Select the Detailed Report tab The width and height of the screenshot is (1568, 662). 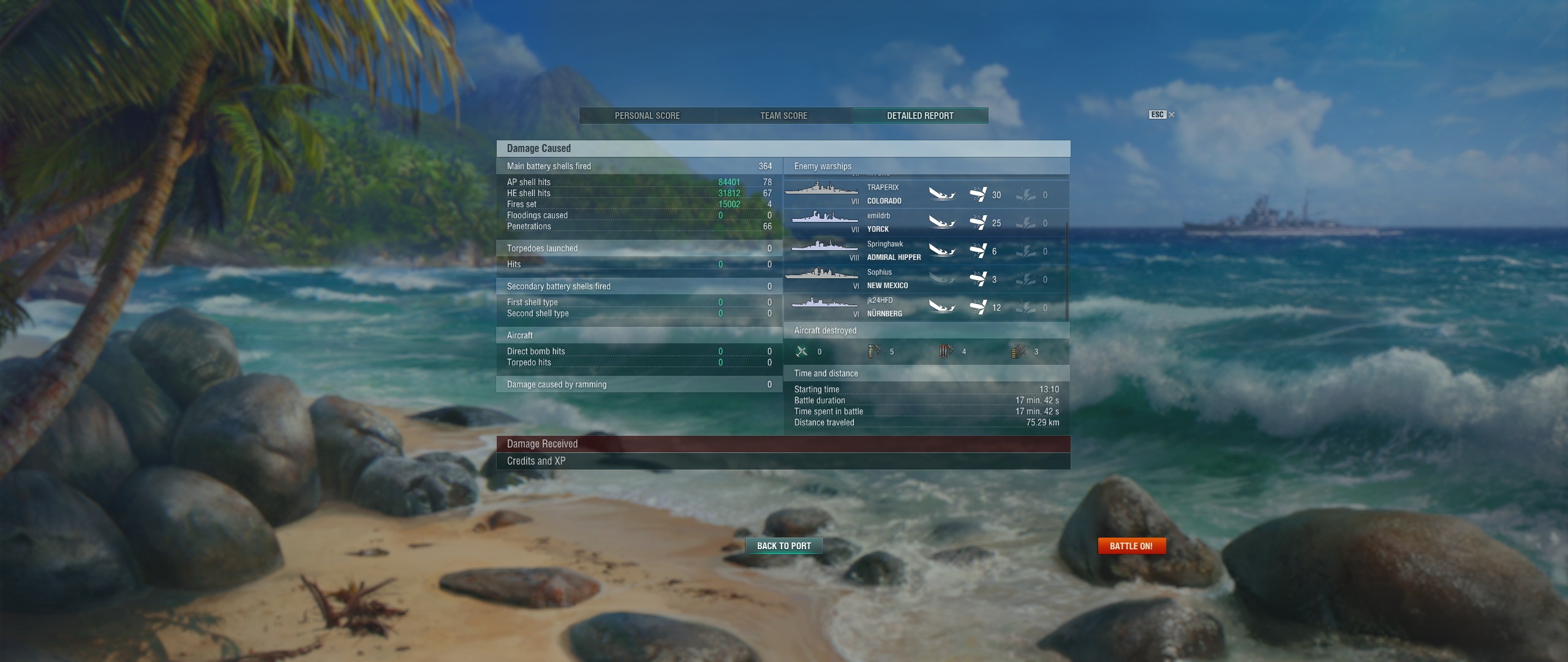pyautogui.click(x=920, y=116)
